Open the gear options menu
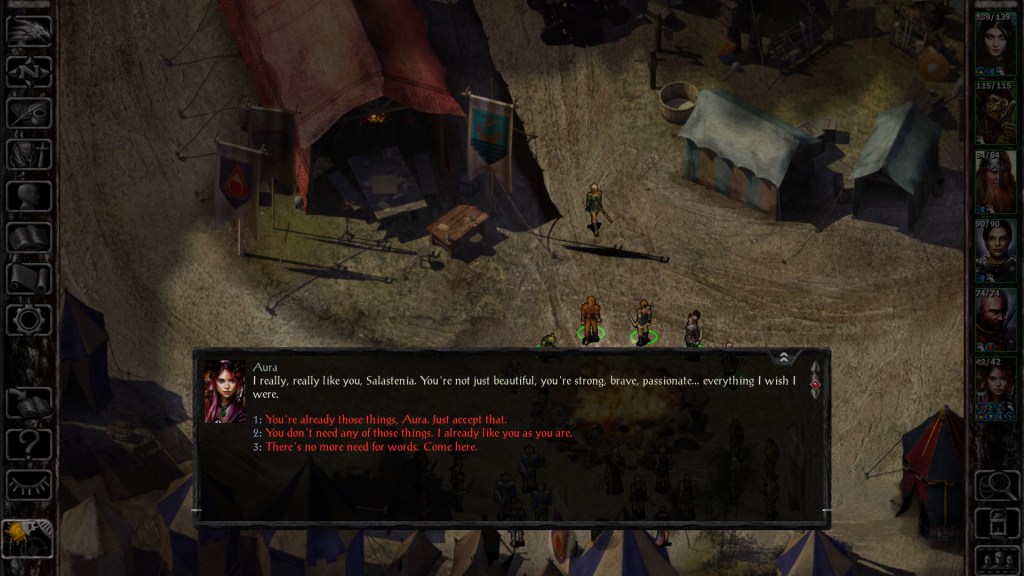Image resolution: width=1024 pixels, height=576 pixels. [x=29, y=320]
